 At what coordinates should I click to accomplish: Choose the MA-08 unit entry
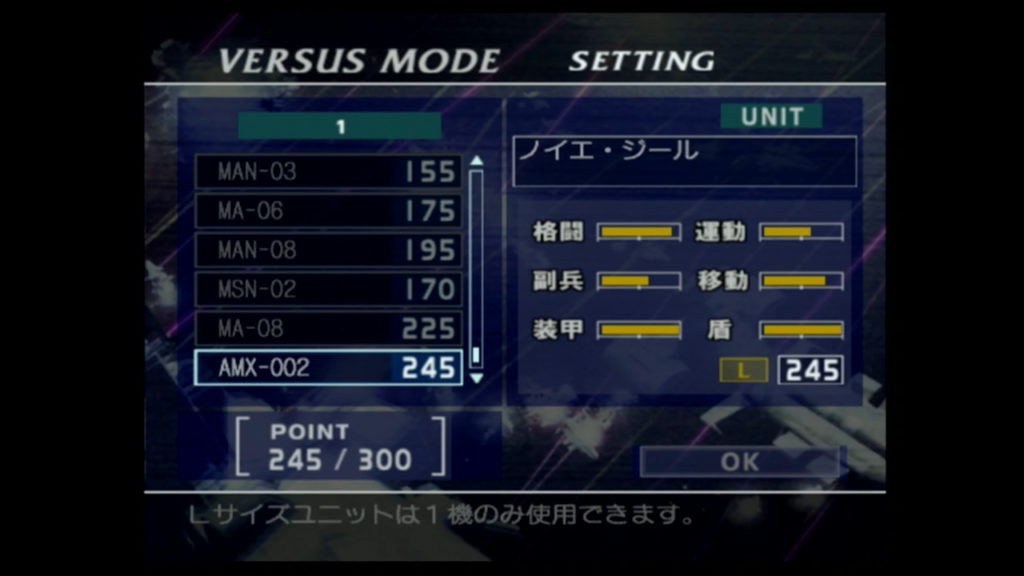tap(328, 328)
